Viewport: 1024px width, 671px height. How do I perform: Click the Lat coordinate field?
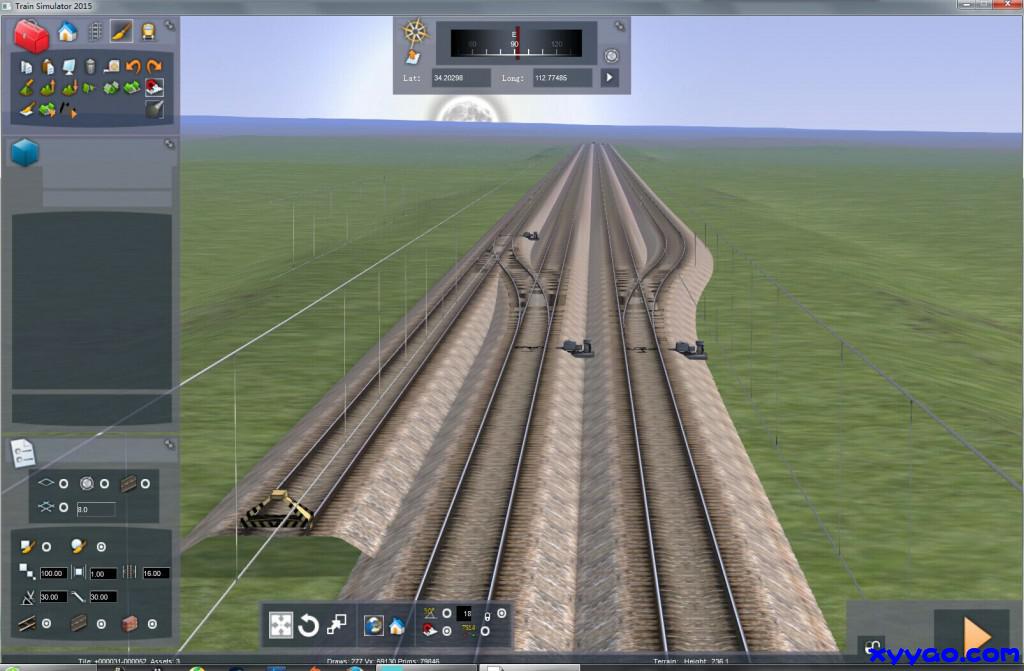pyautogui.click(x=461, y=77)
